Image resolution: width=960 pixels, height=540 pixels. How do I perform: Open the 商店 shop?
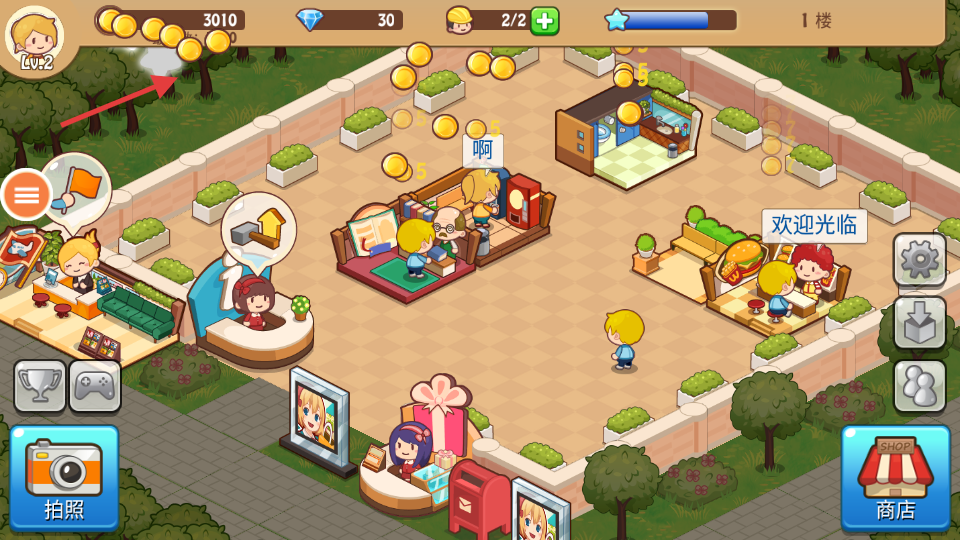click(895, 477)
